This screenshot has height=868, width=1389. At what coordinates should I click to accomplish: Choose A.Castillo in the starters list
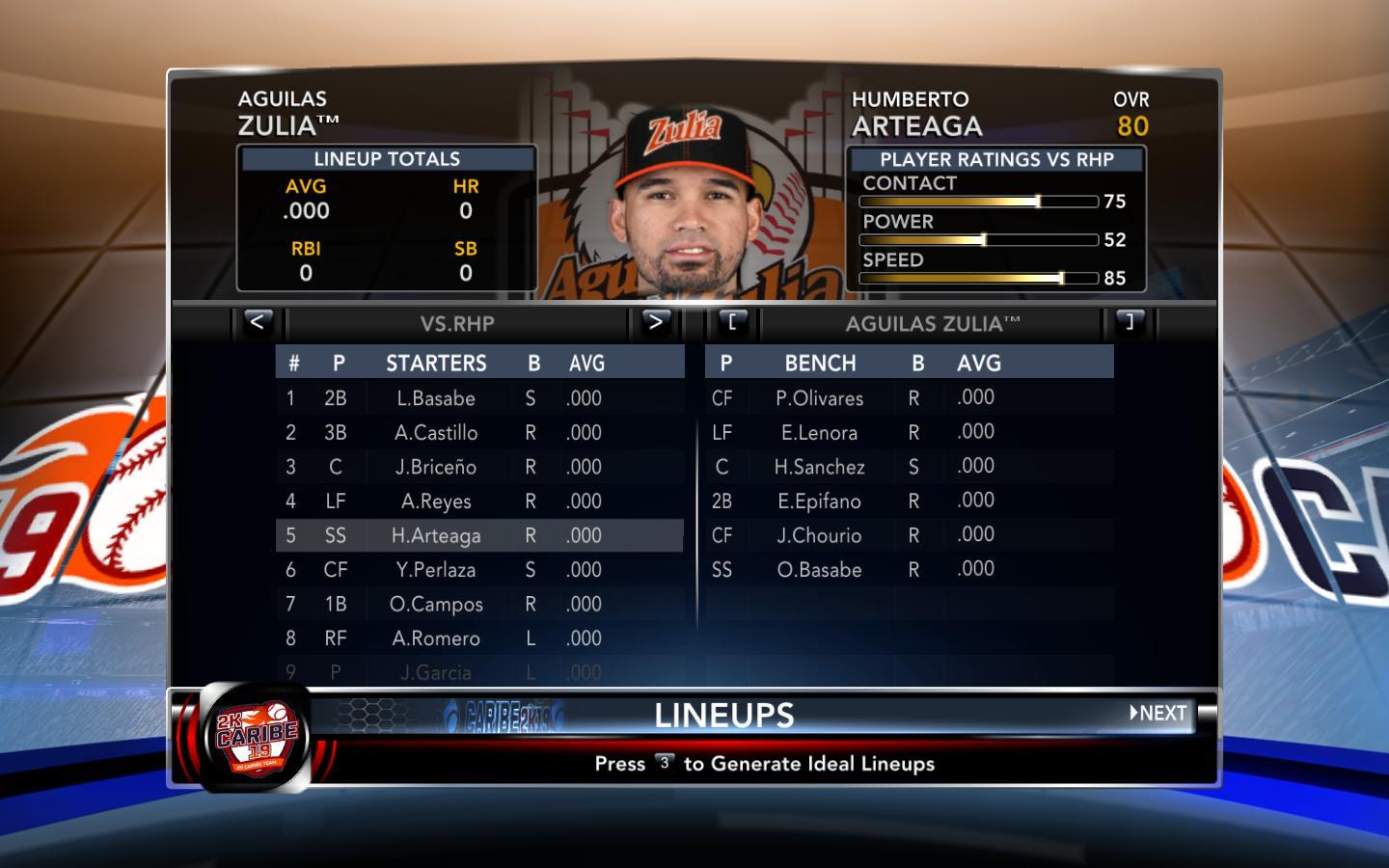(436, 433)
